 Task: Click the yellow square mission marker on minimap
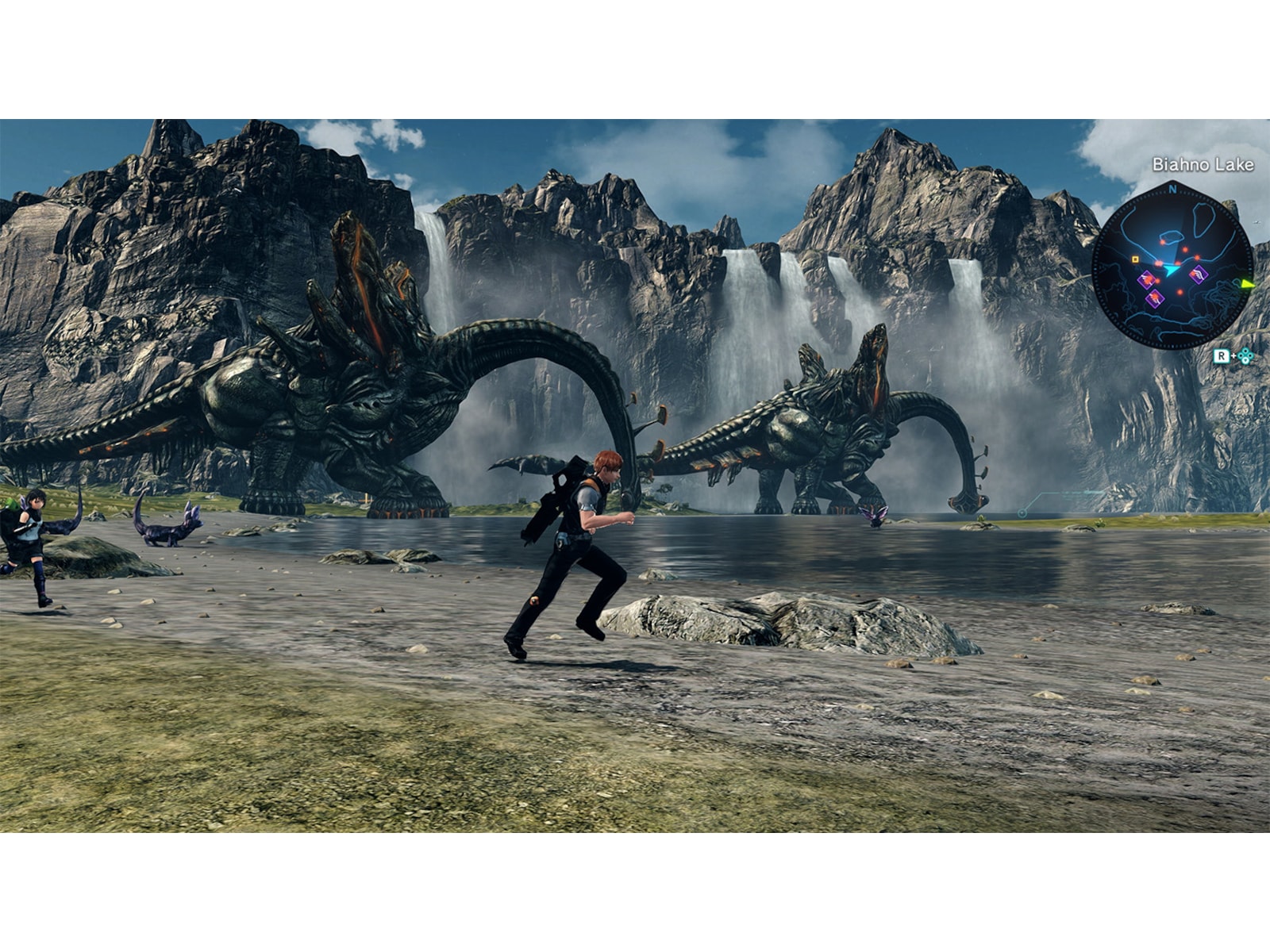click(x=1135, y=260)
